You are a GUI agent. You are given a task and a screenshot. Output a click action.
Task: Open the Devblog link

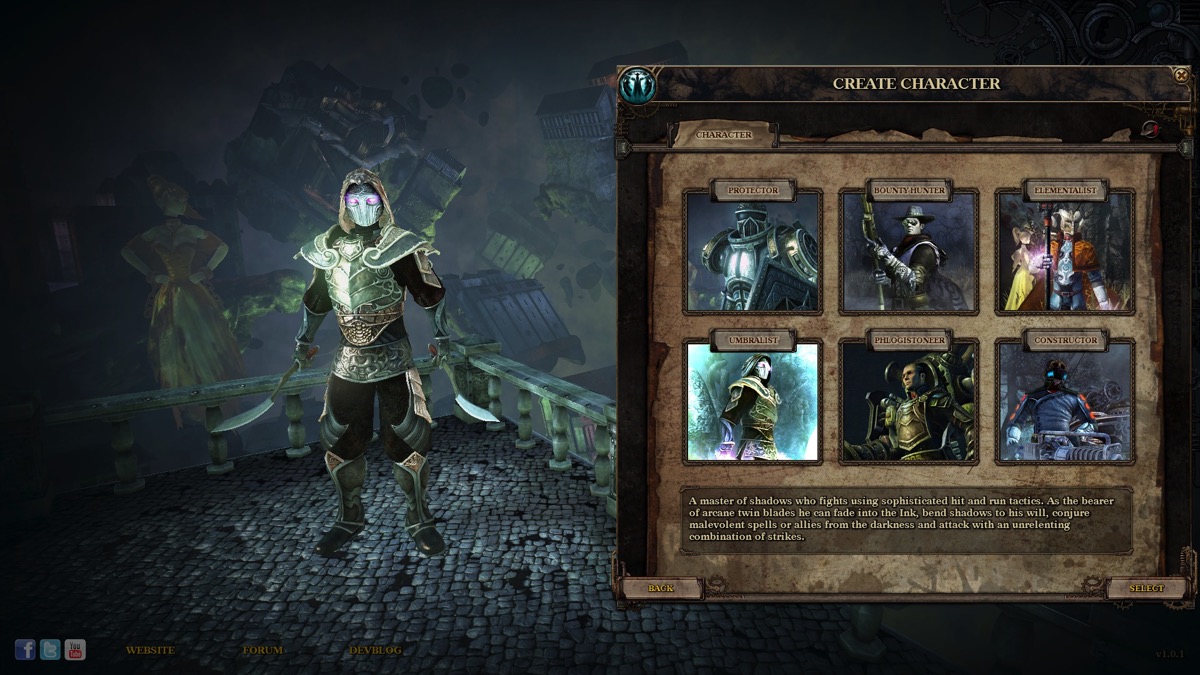point(375,650)
